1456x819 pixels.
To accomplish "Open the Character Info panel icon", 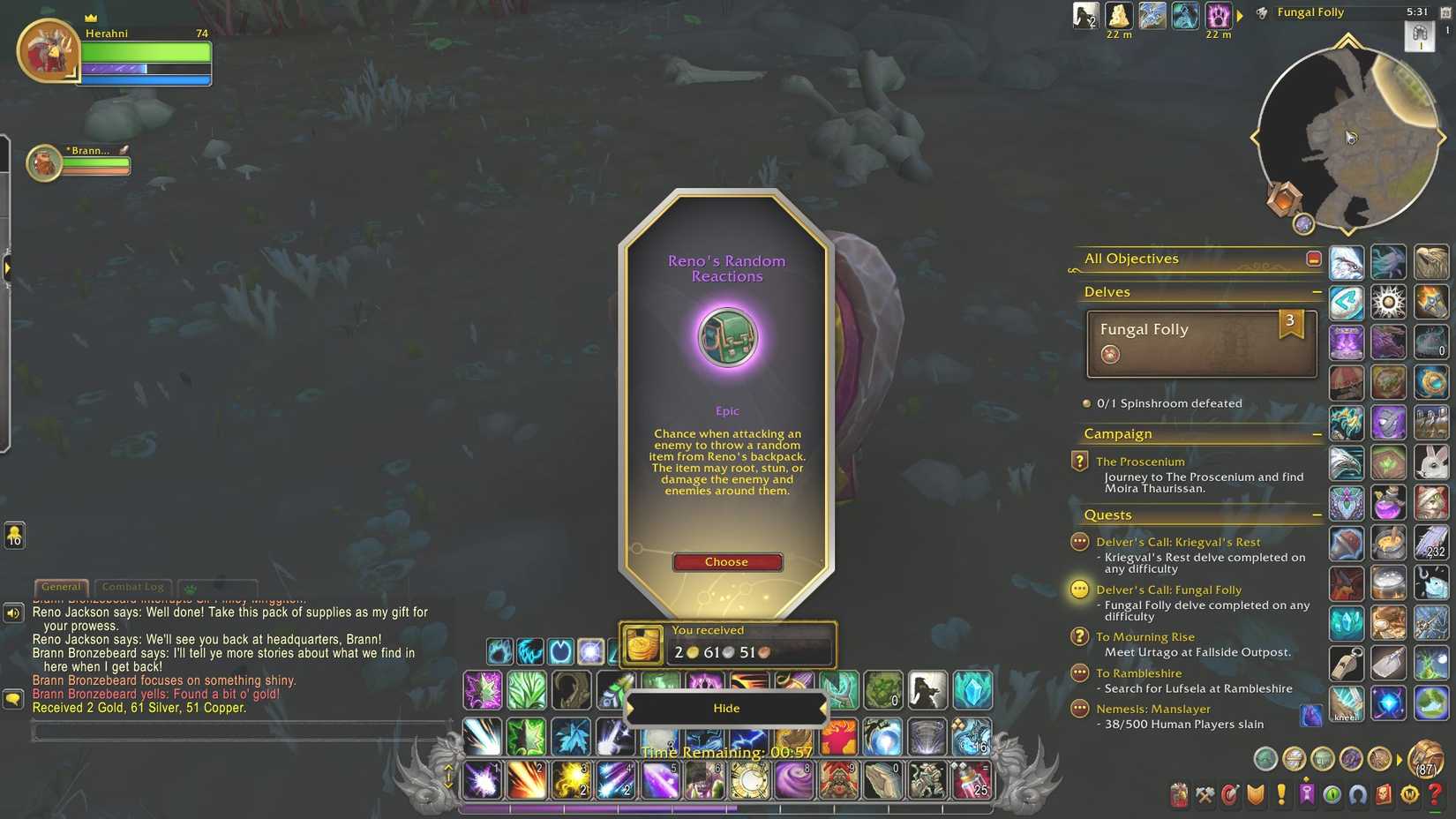I will [1178, 794].
